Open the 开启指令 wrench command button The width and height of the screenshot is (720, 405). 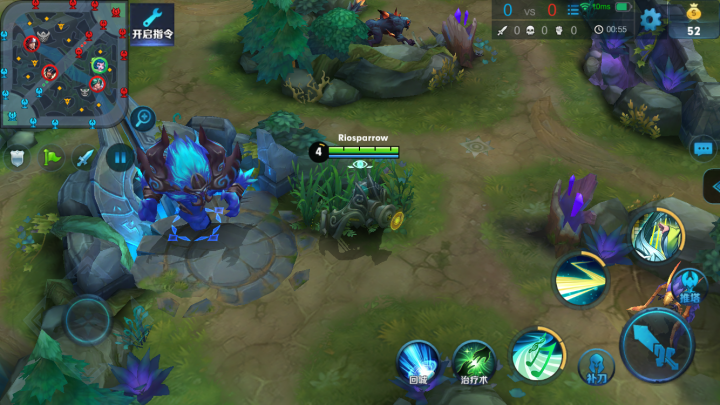click(x=152, y=23)
